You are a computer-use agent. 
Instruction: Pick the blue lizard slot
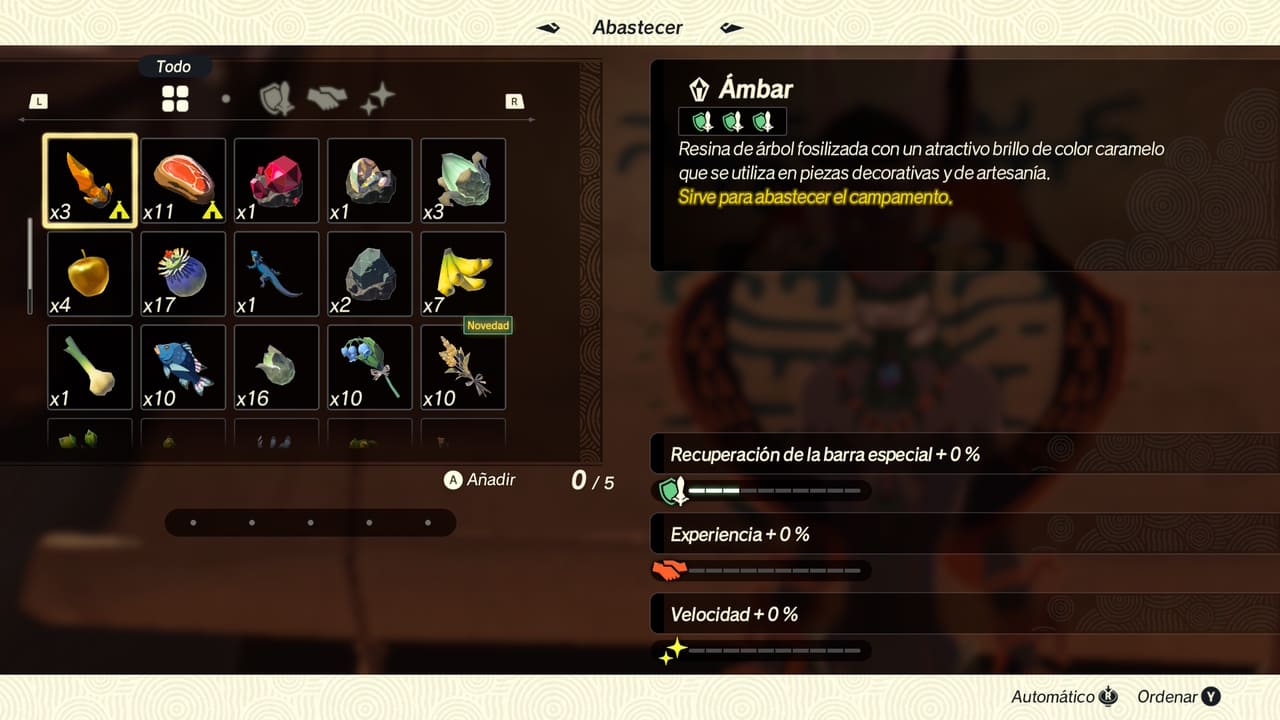(276, 274)
